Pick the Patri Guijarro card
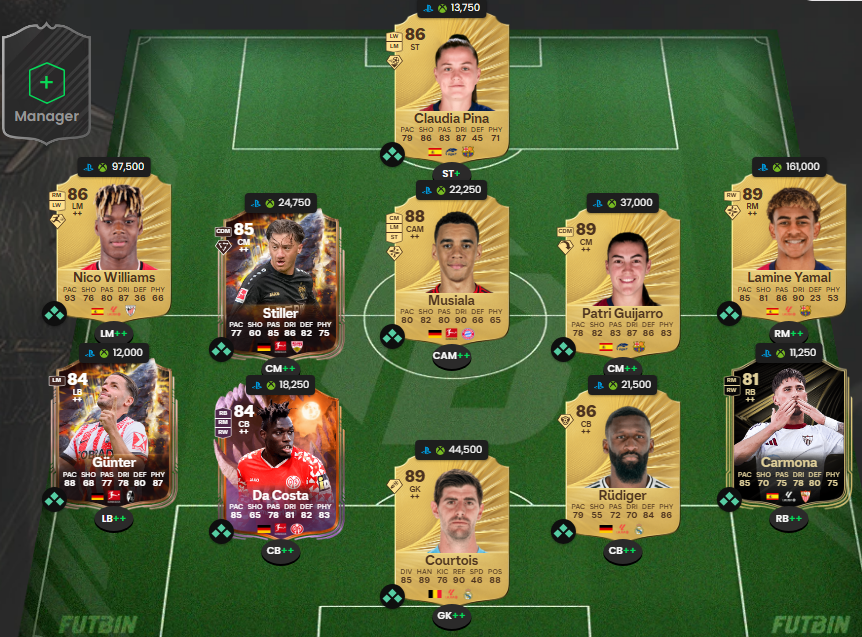862x637 pixels. 621,260
